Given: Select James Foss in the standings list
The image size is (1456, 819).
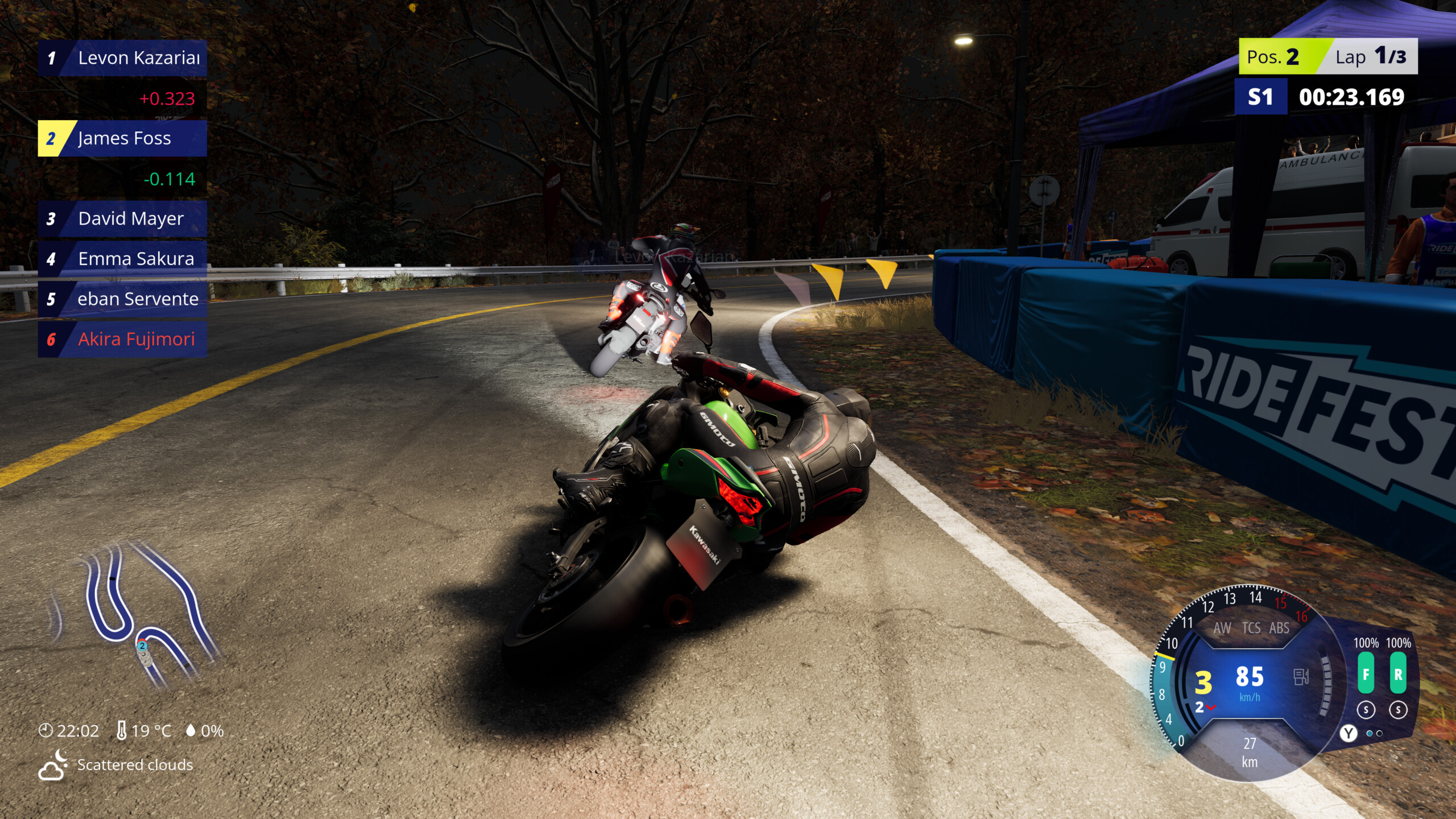Looking at the screenshot, I should (122, 139).
